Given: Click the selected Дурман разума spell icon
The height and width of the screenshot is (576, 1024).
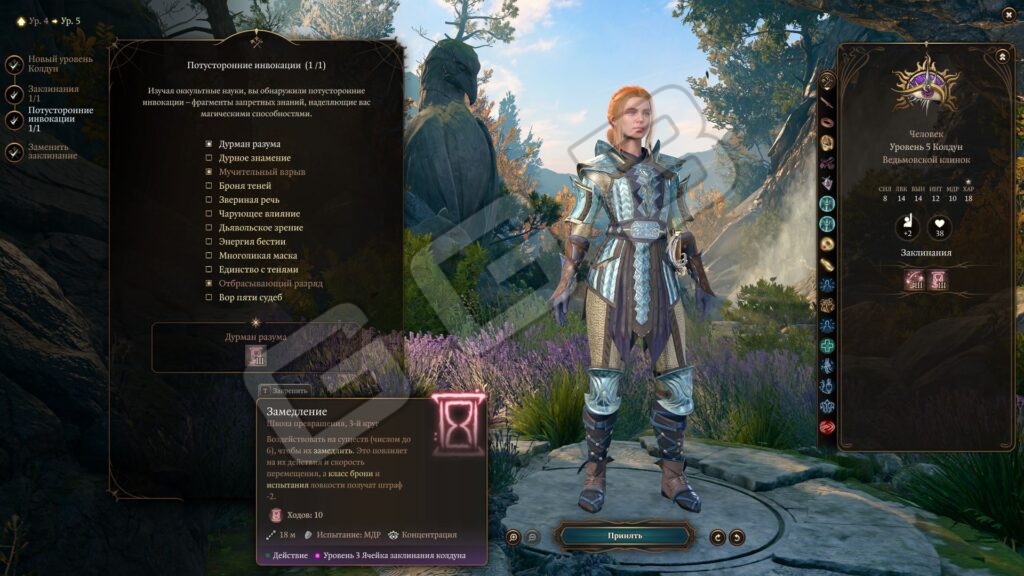Looking at the screenshot, I should pyautogui.click(x=256, y=356).
